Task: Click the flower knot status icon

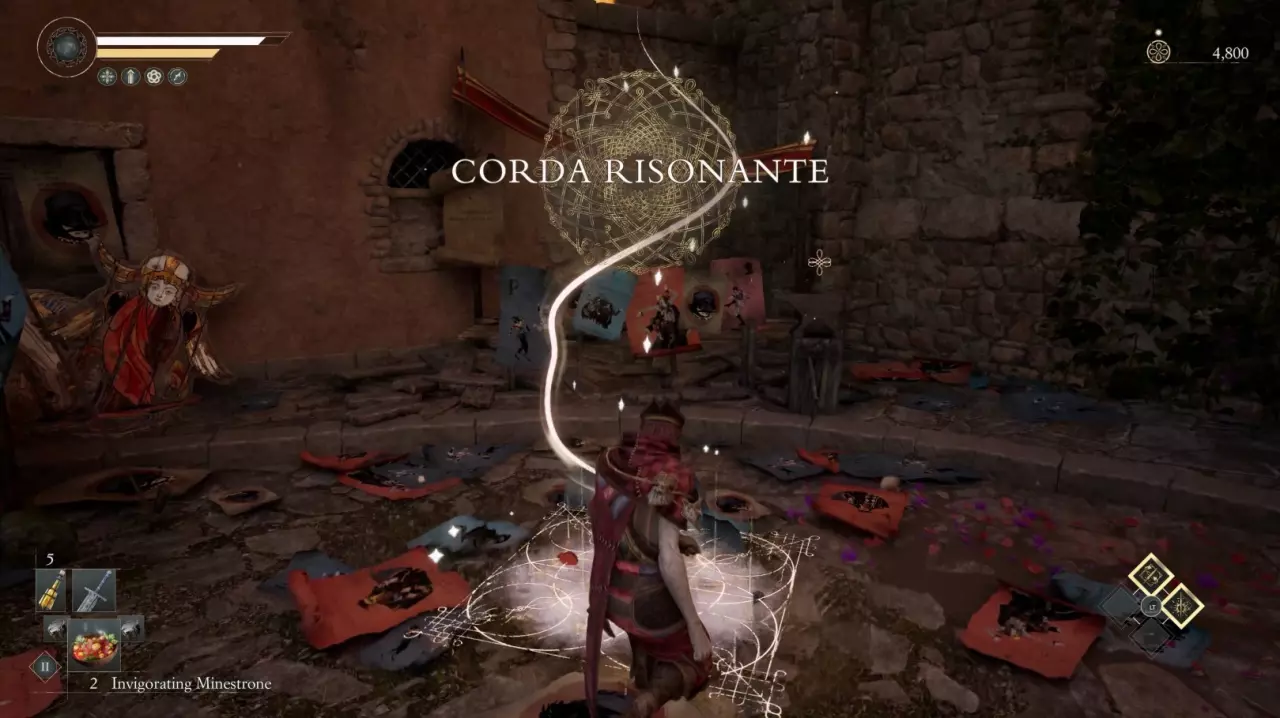Action: coord(154,76)
